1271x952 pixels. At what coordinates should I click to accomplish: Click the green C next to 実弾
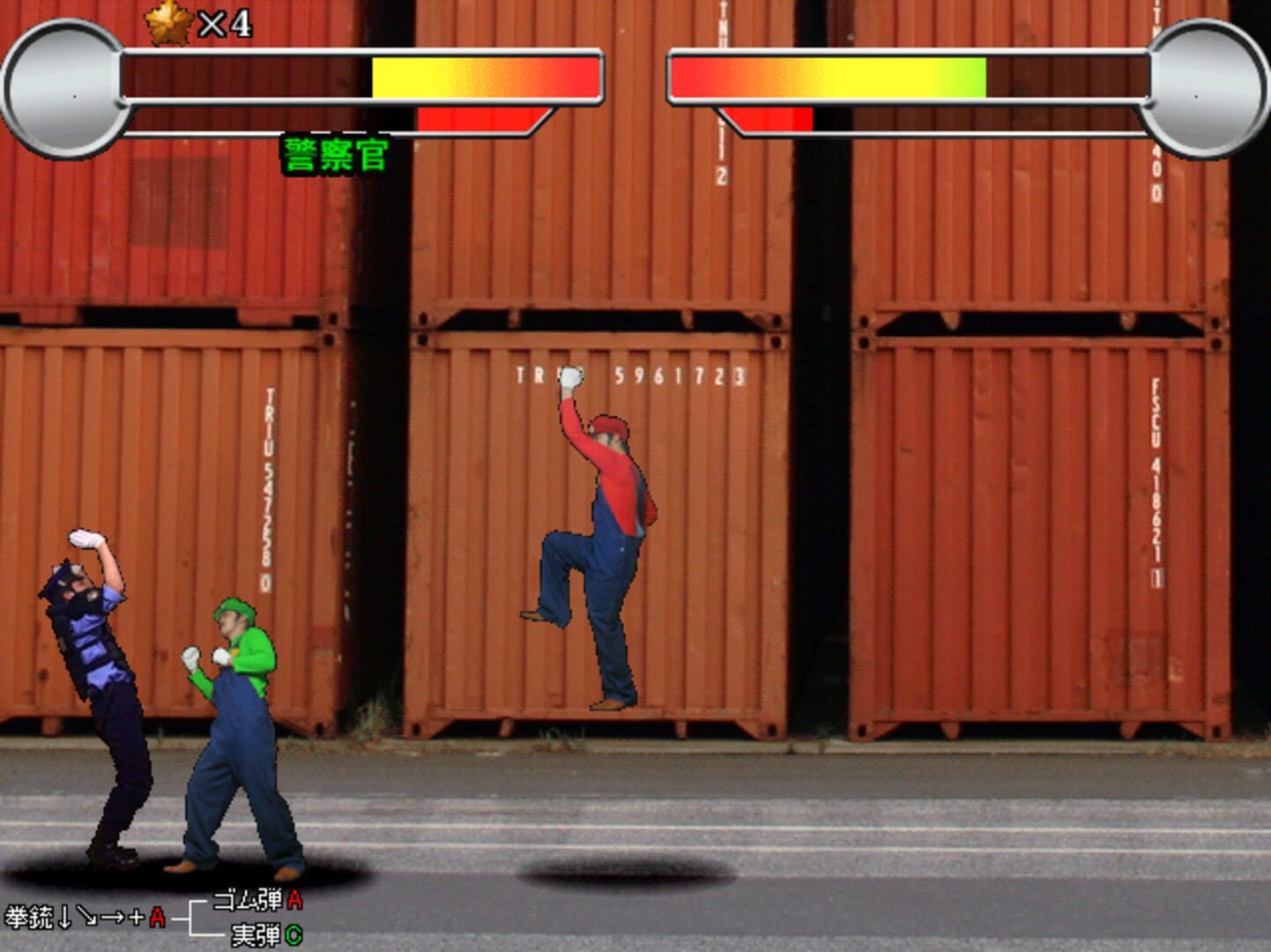[x=296, y=934]
